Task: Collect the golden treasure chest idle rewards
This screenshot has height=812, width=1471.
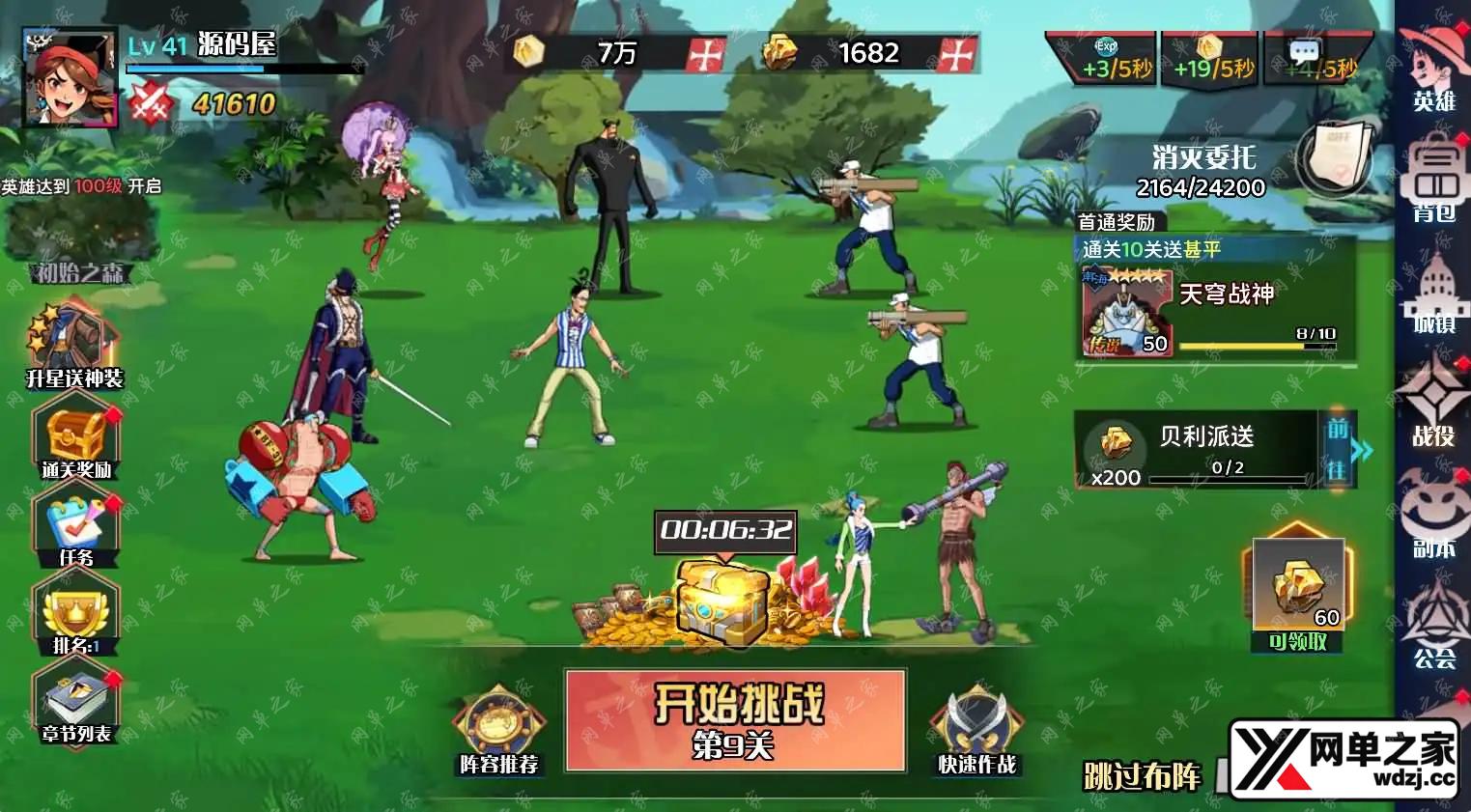Action: coord(721,599)
